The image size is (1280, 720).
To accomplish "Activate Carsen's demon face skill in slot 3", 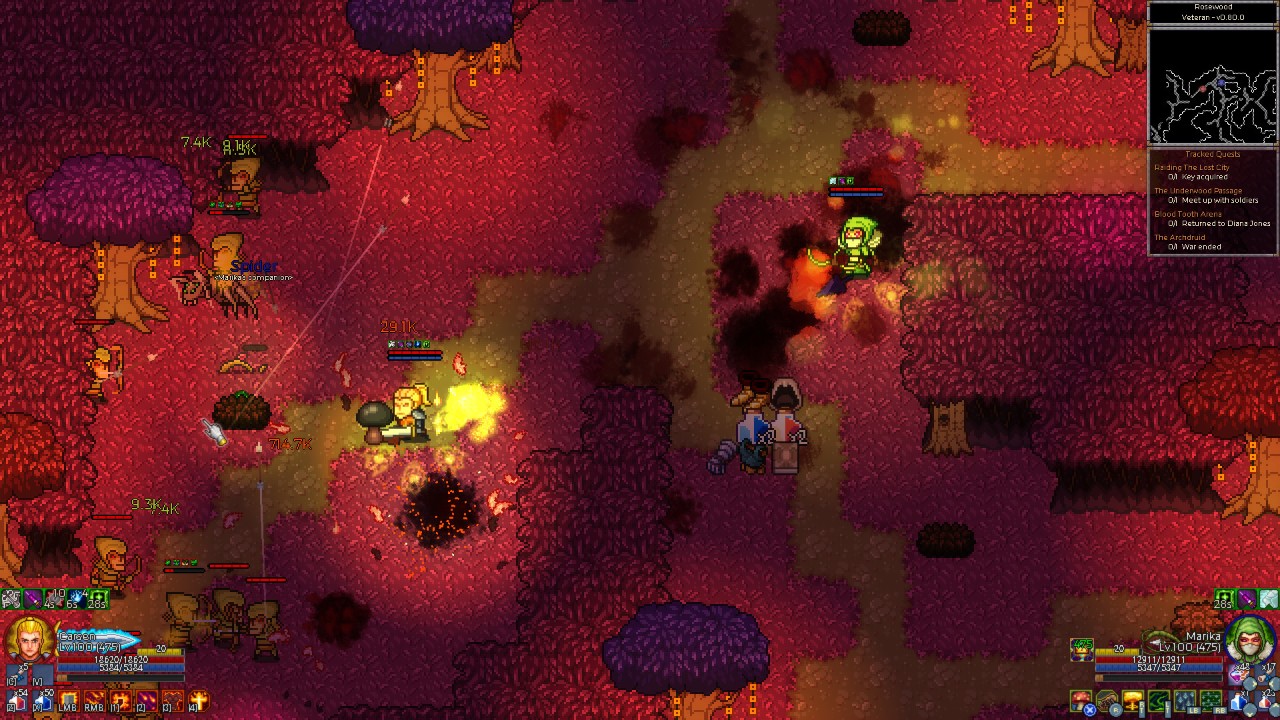I will pos(173,700).
